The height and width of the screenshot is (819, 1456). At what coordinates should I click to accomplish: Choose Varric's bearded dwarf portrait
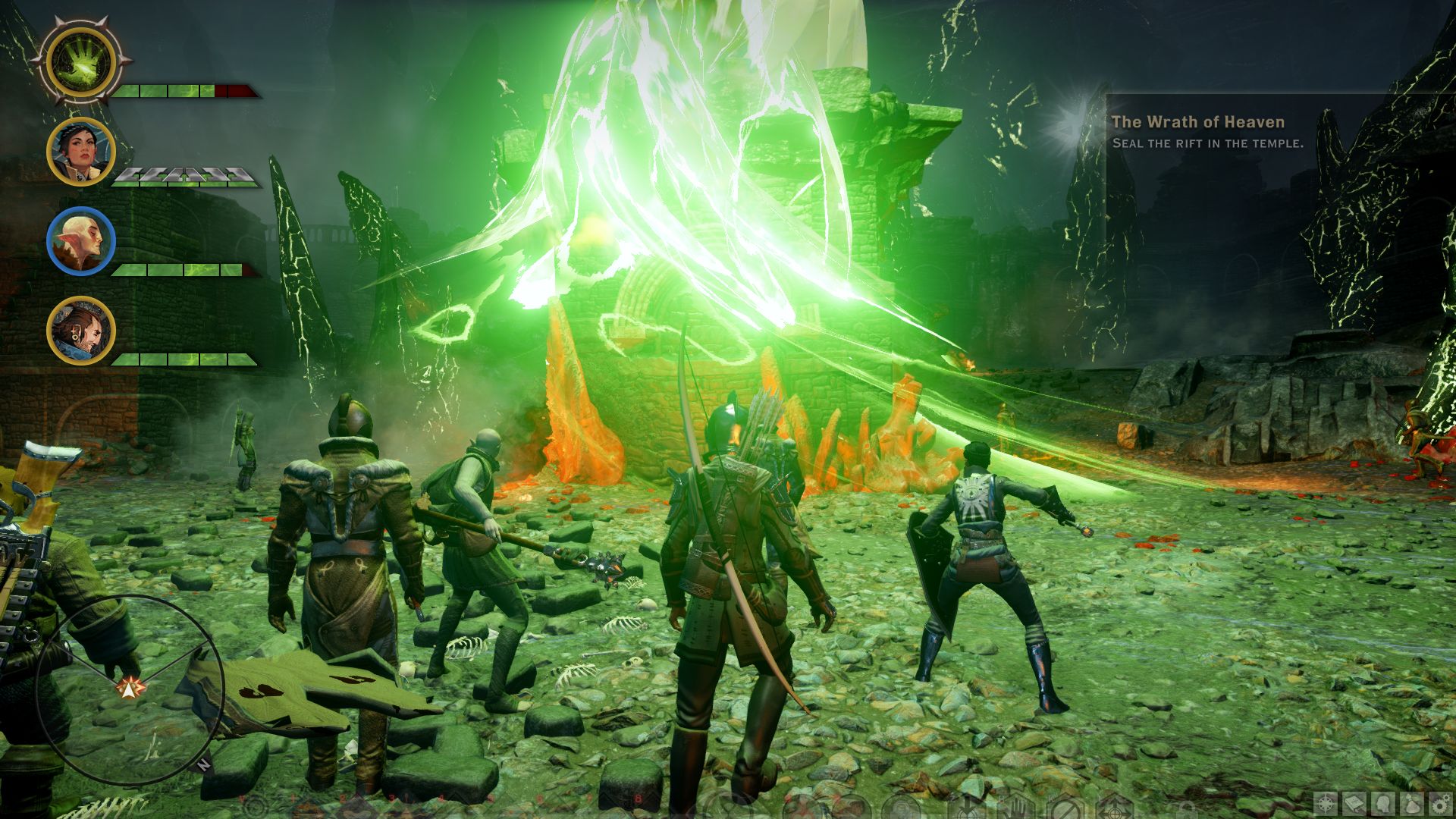pyautogui.click(x=80, y=331)
